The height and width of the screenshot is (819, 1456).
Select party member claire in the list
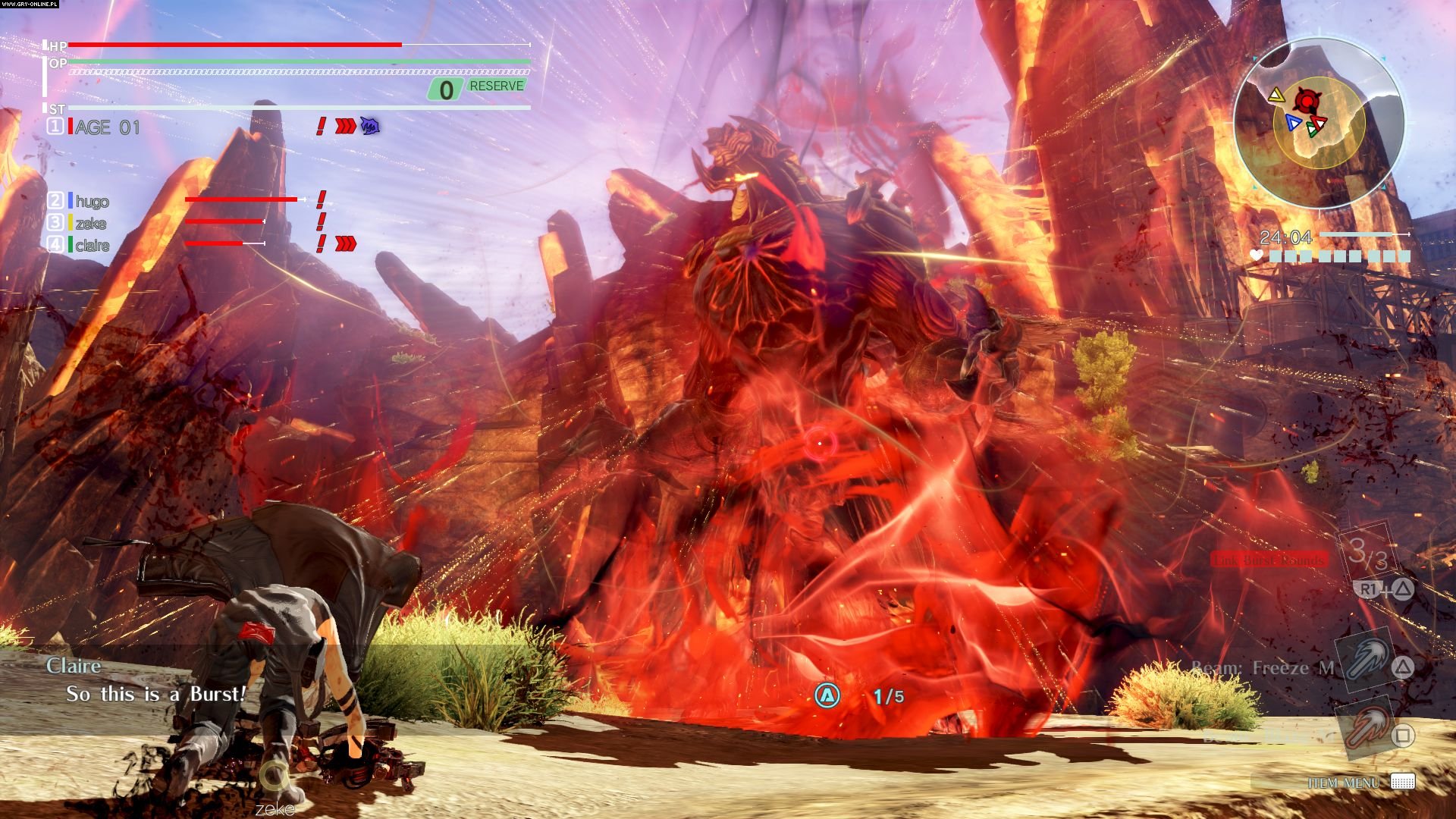coord(92,245)
